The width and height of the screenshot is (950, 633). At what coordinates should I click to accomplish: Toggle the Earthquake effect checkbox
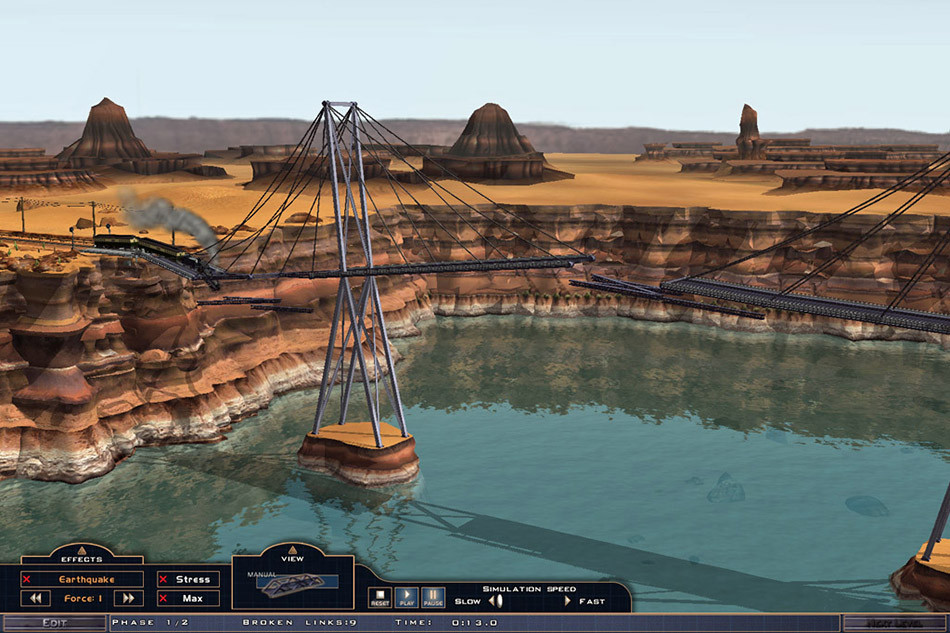coord(27,579)
